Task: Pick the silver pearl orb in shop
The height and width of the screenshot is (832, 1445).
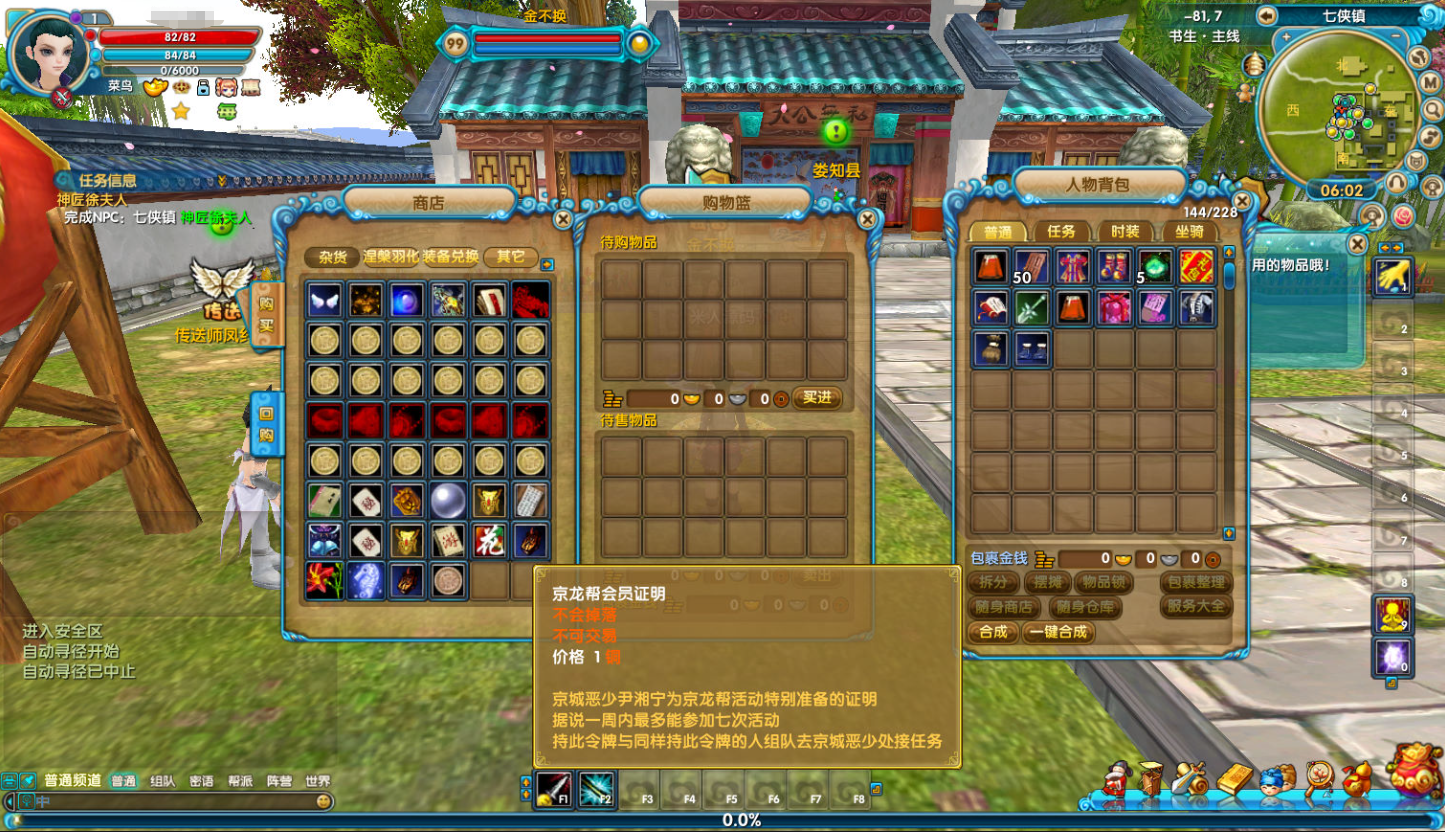Action: click(x=447, y=499)
